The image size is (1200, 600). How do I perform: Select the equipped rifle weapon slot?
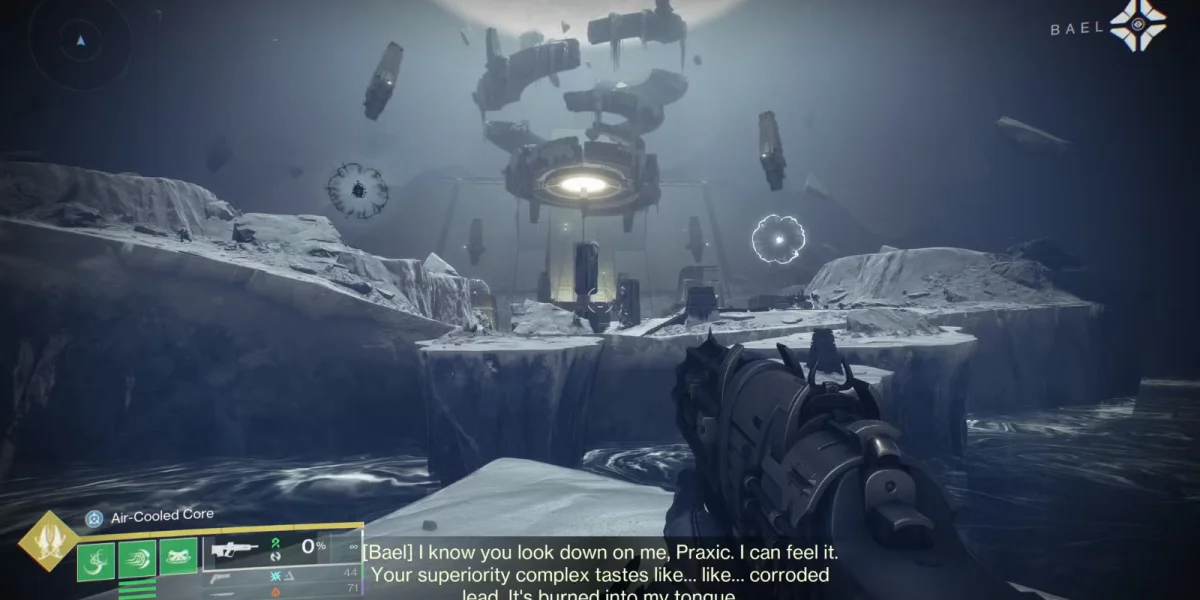[x=236, y=549]
